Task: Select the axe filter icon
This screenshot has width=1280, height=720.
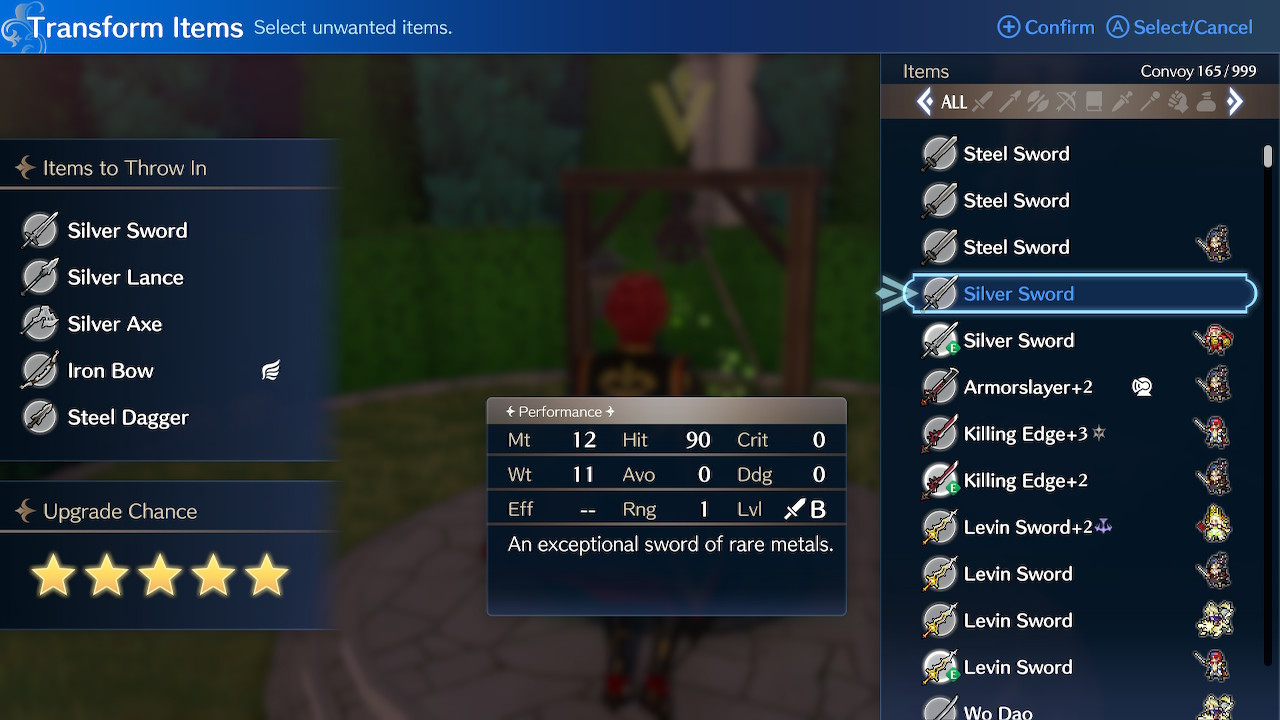Action: (1037, 101)
